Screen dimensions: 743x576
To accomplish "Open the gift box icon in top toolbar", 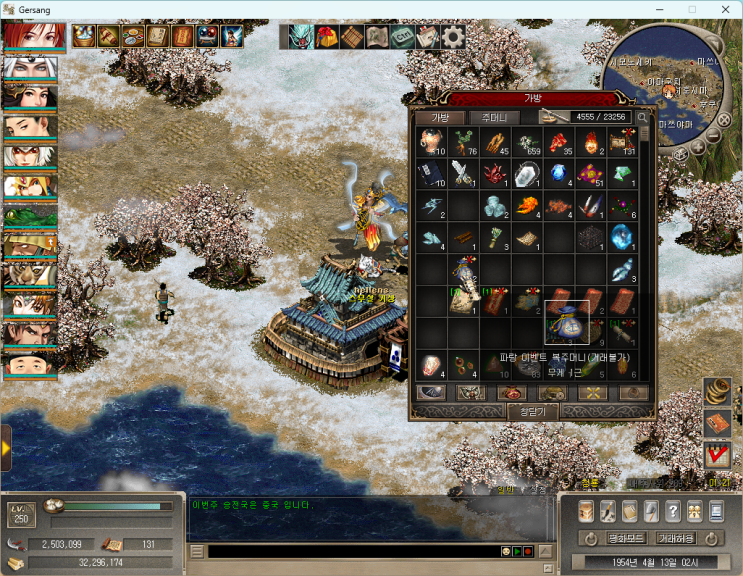I will tap(326, 37).
